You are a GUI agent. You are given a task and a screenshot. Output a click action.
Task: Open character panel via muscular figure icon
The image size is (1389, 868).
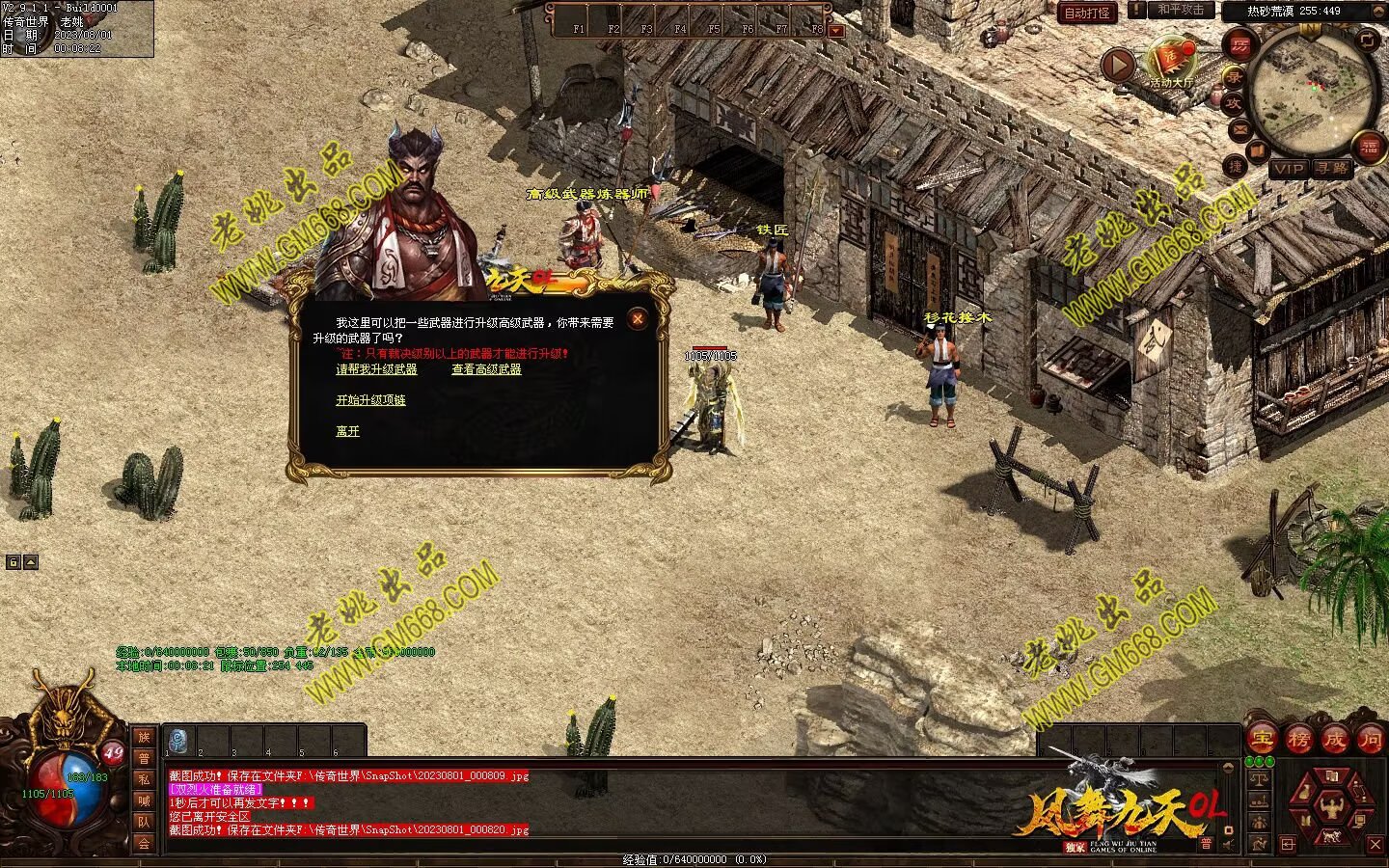(x=1332, y=806)
